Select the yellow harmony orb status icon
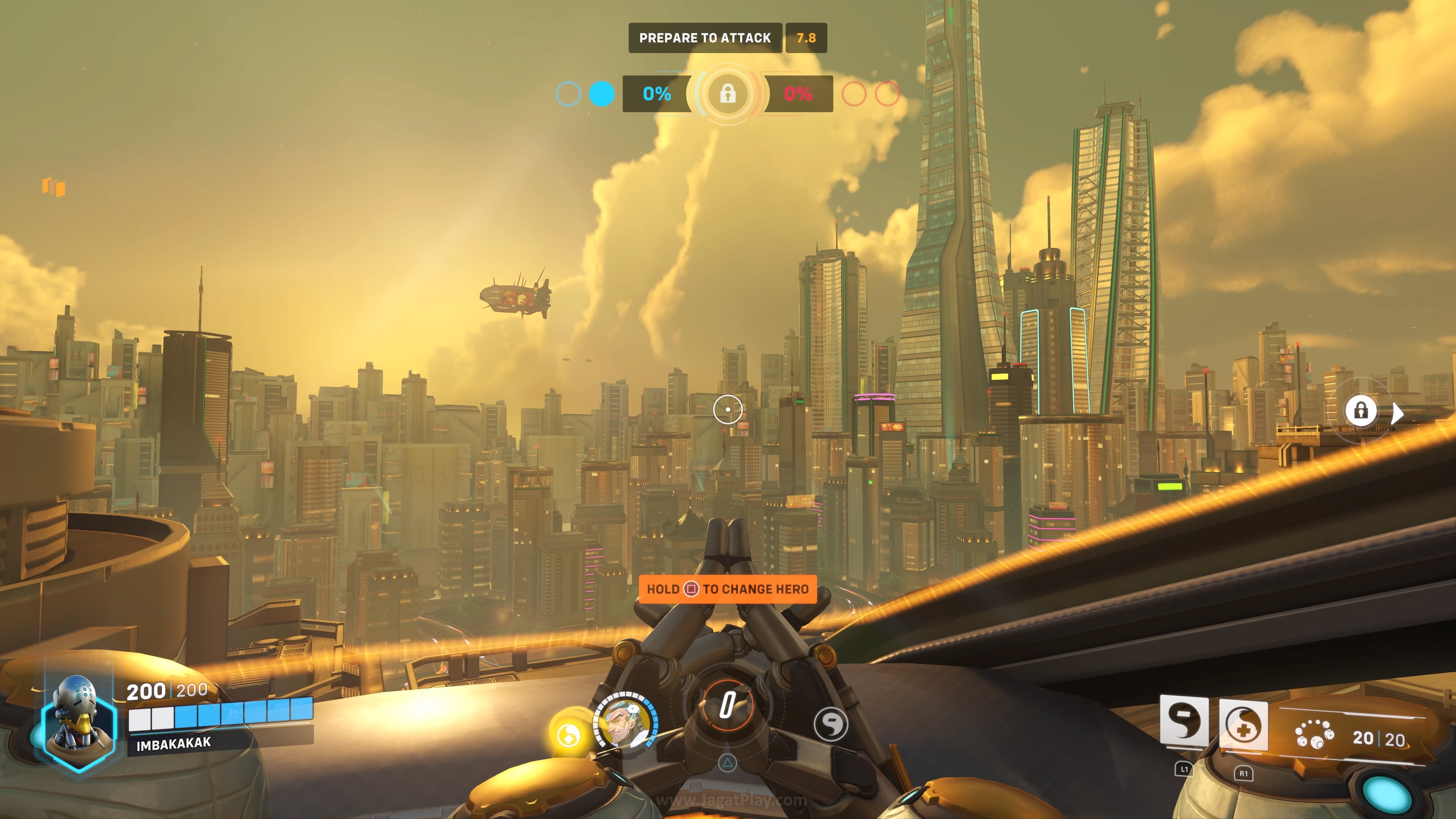The width and height of the screenshot is (1456, 819). coord(569,734)
